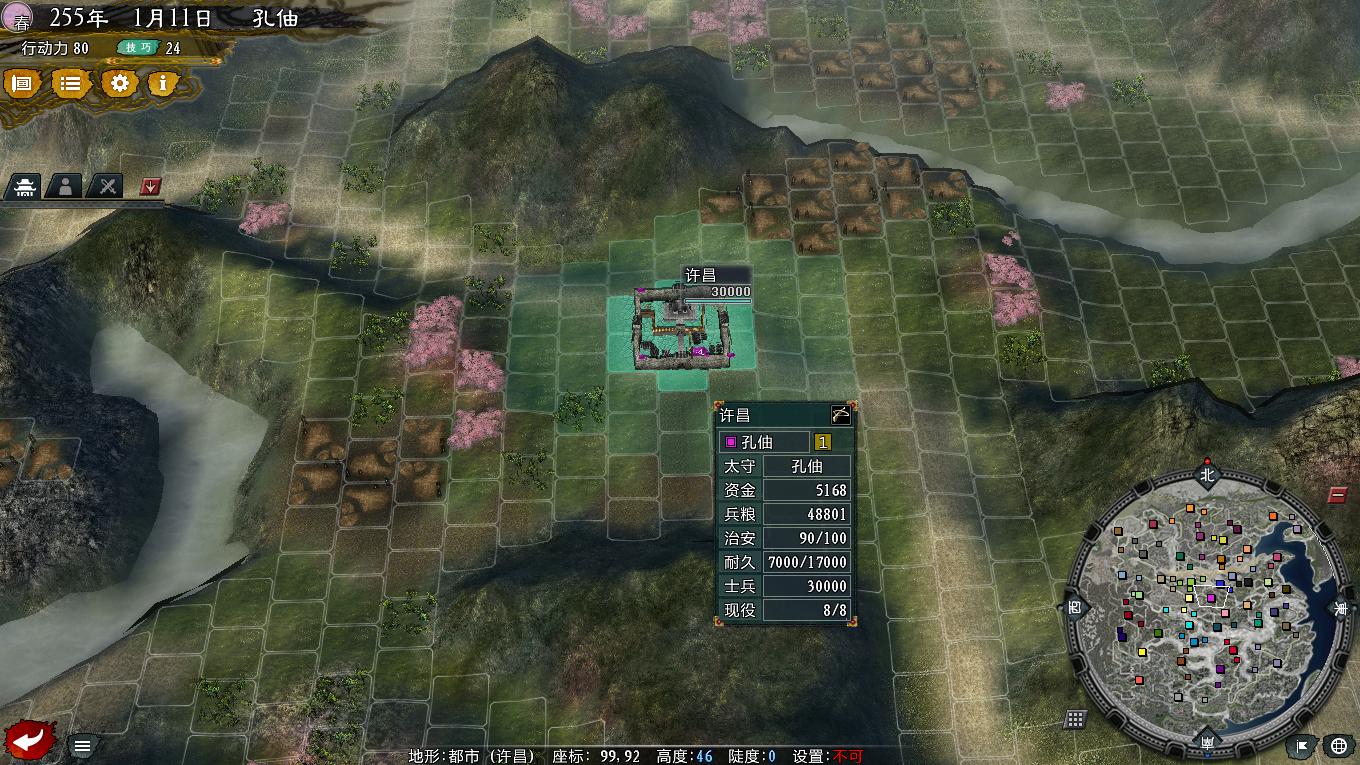
Task: Click the red down-arrow icon on the sidebar
Action: coord(150,186)
